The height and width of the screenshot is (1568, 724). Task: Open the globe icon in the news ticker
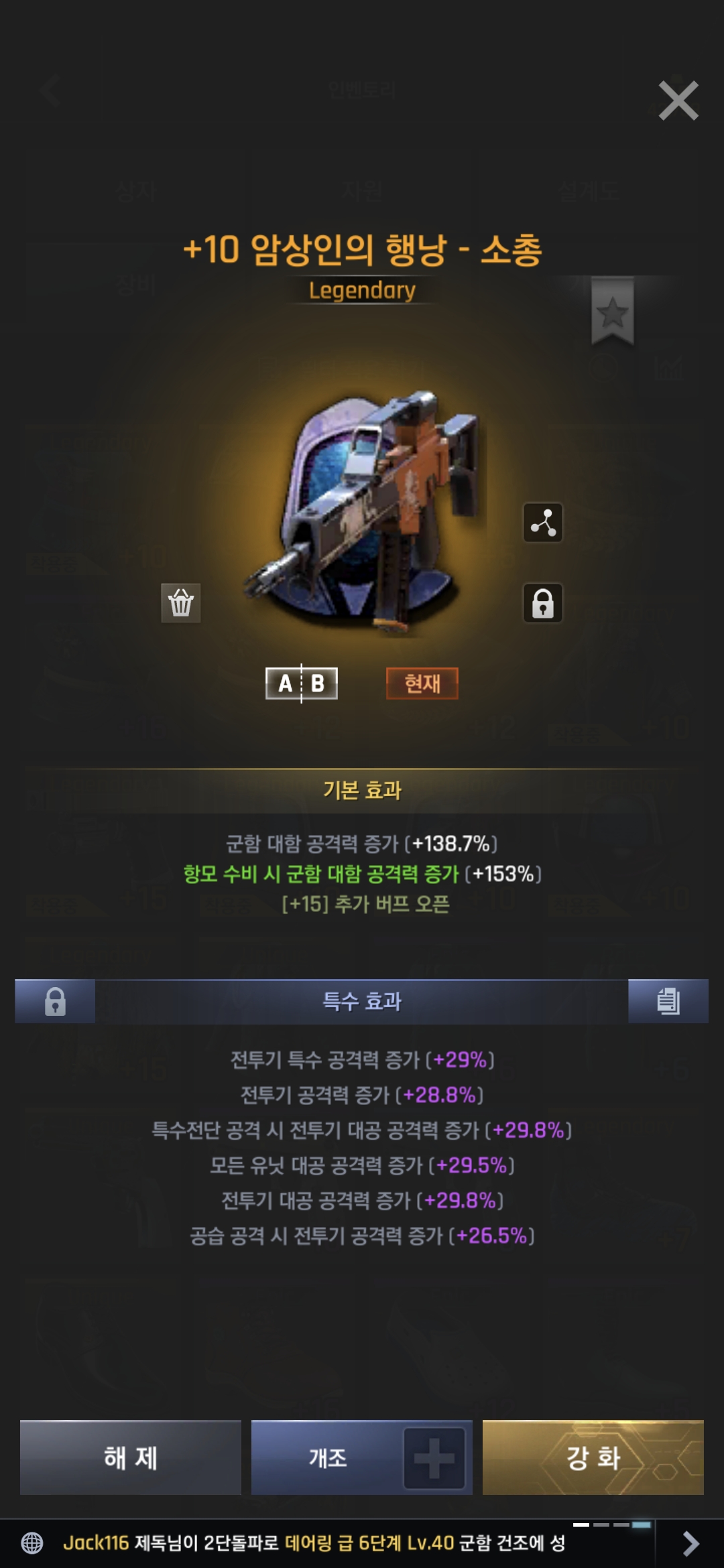[32, 1543]
